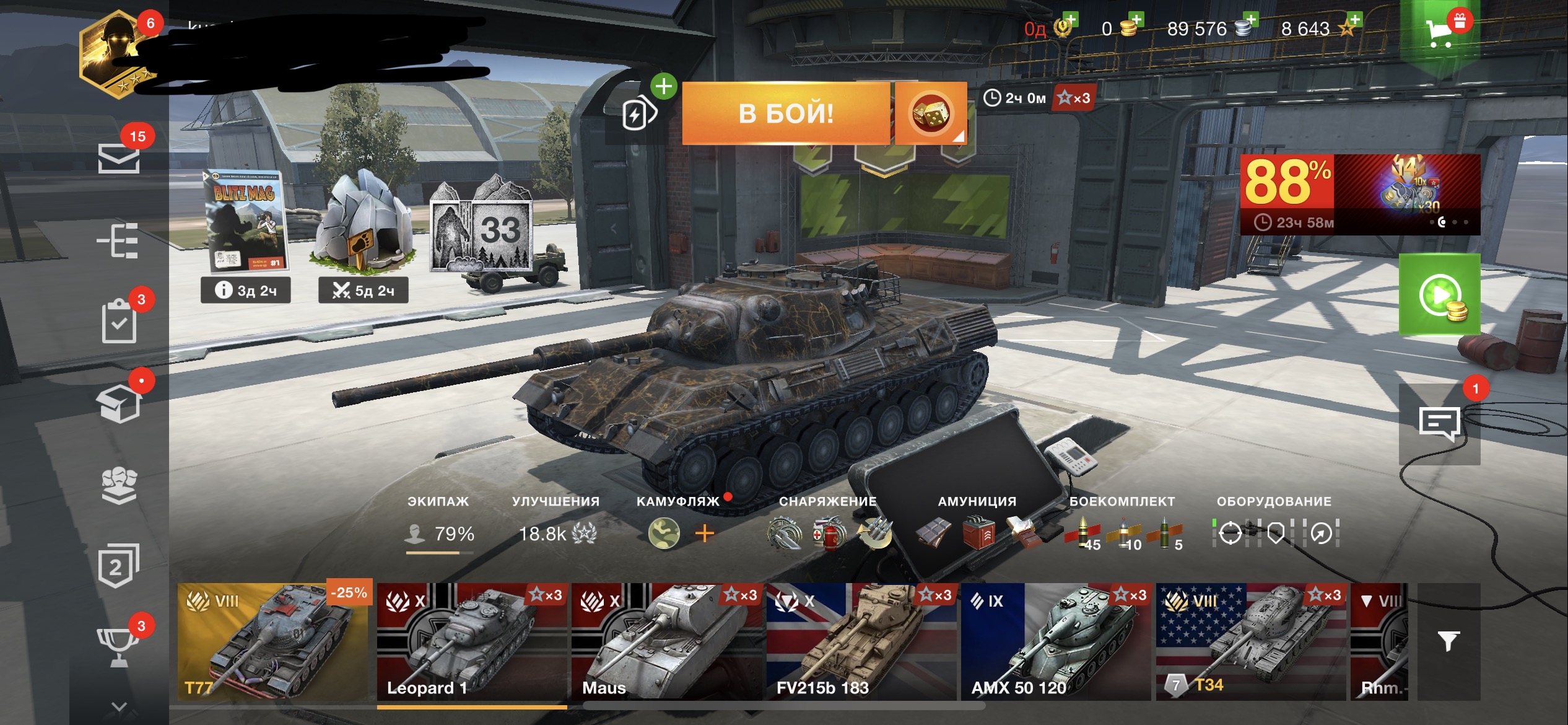This screenshot has width=1568, height=725.
Task: Choose the AMX 50 120 tank
Action: point(1056,642)
